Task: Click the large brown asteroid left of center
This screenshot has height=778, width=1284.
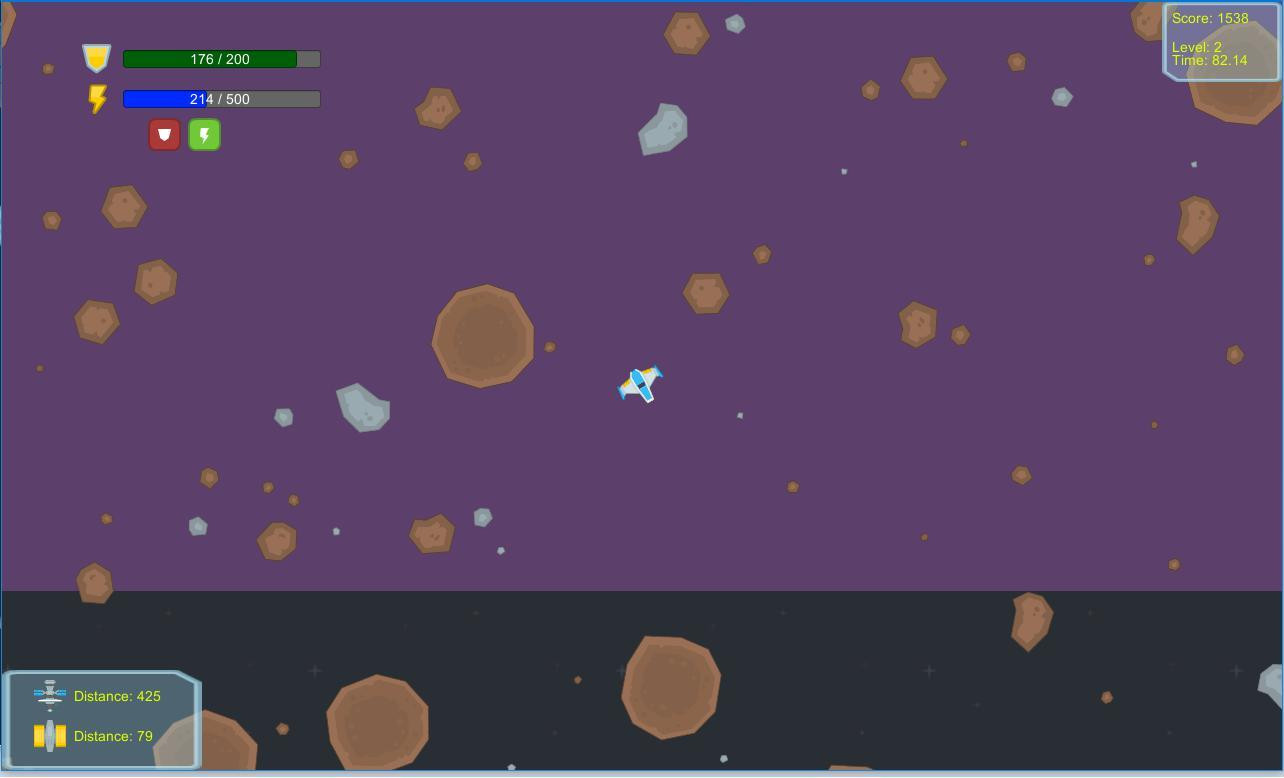Action: 483,337
